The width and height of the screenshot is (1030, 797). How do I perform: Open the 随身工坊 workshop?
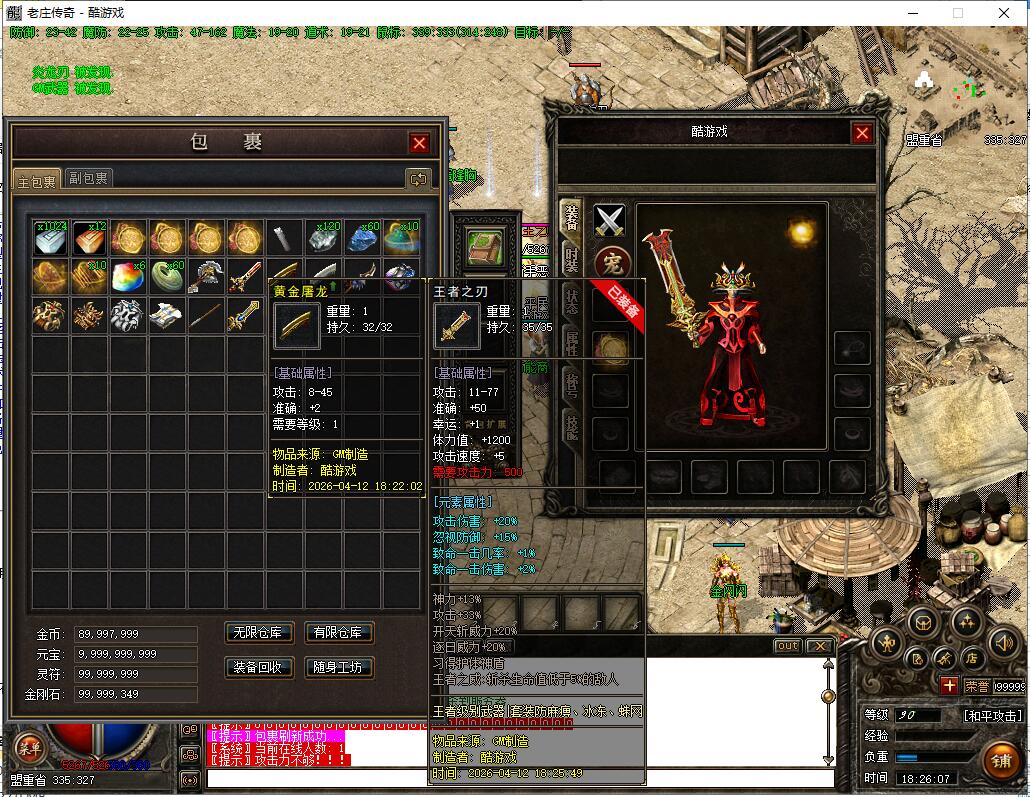pos(339,667)
